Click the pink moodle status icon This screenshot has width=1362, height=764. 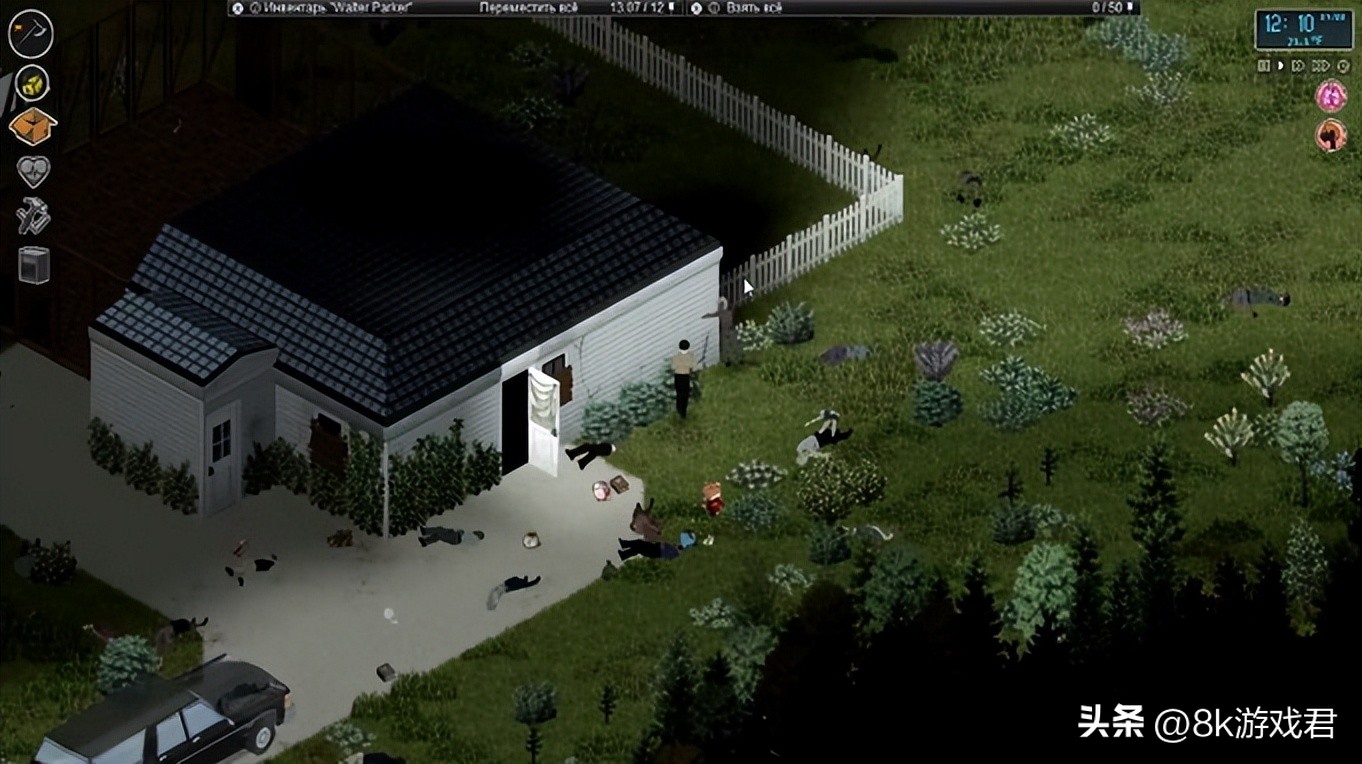(x=1331, y=96)
